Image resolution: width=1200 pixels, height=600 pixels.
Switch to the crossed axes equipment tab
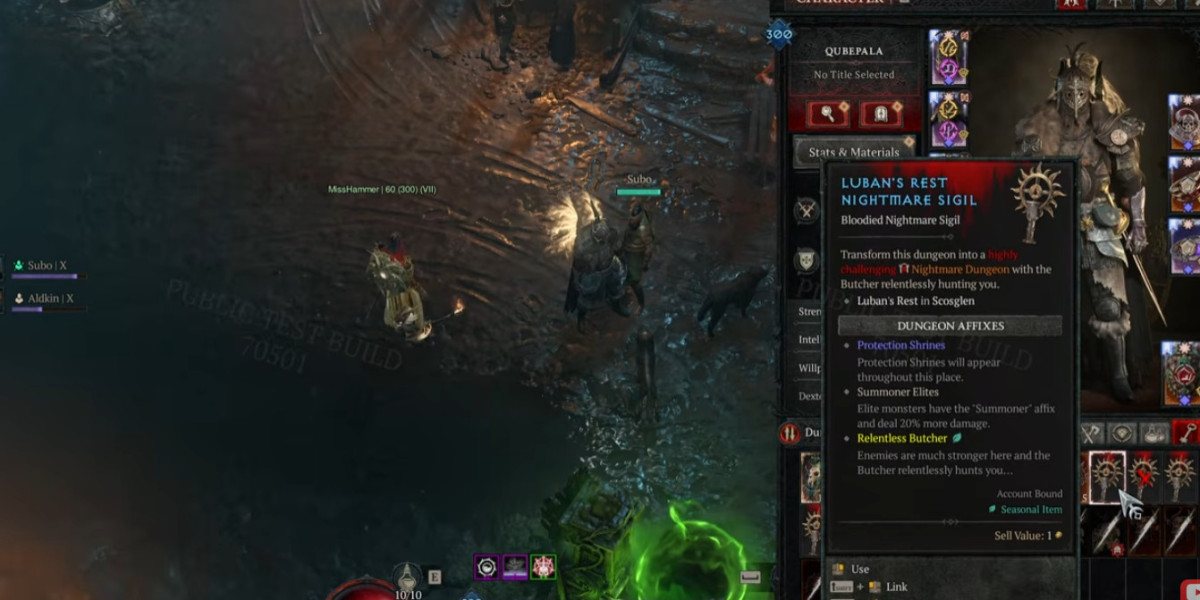click(x=1092, y=432)
